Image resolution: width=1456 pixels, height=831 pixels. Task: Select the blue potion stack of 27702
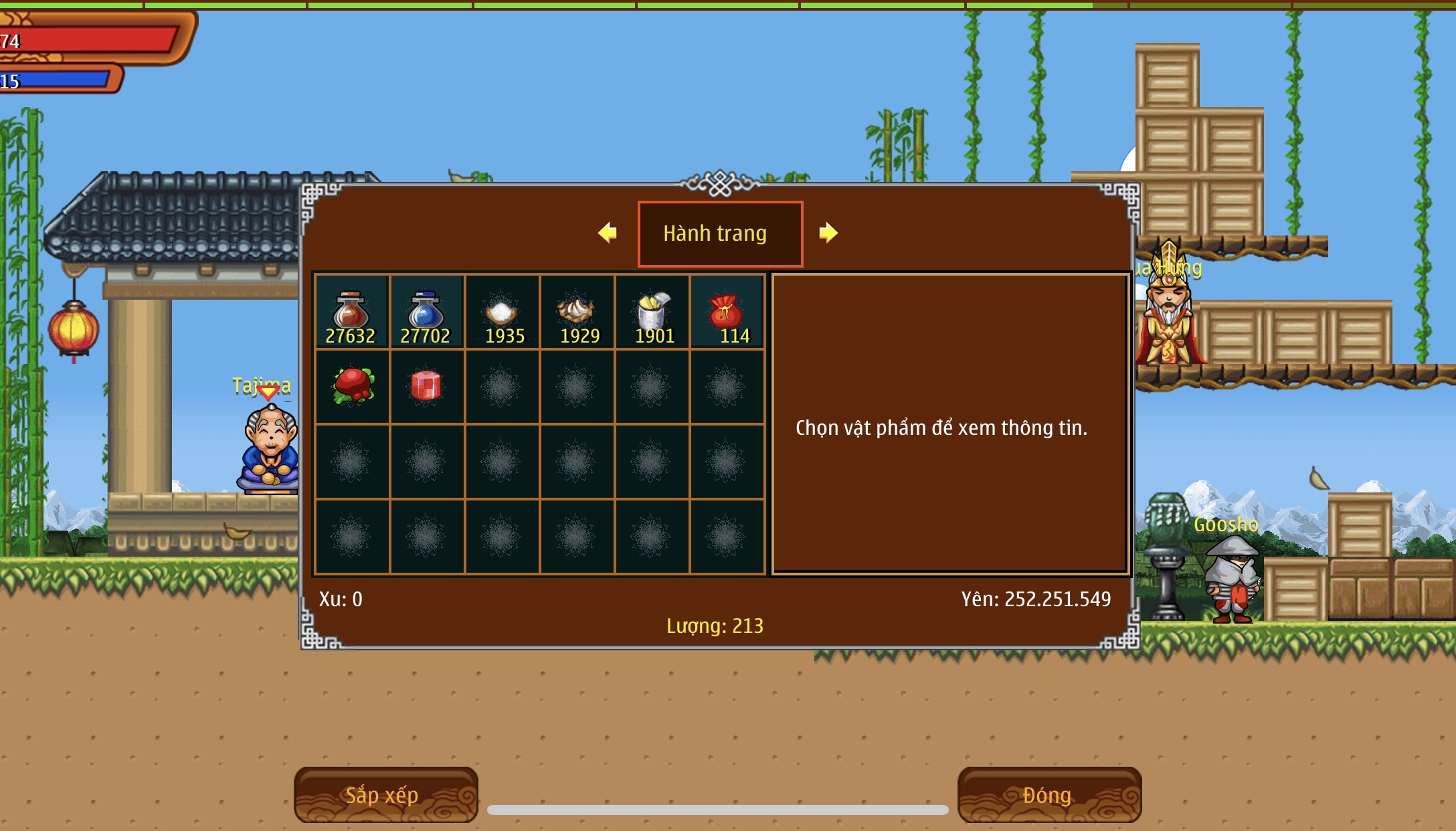click(426, 313)
